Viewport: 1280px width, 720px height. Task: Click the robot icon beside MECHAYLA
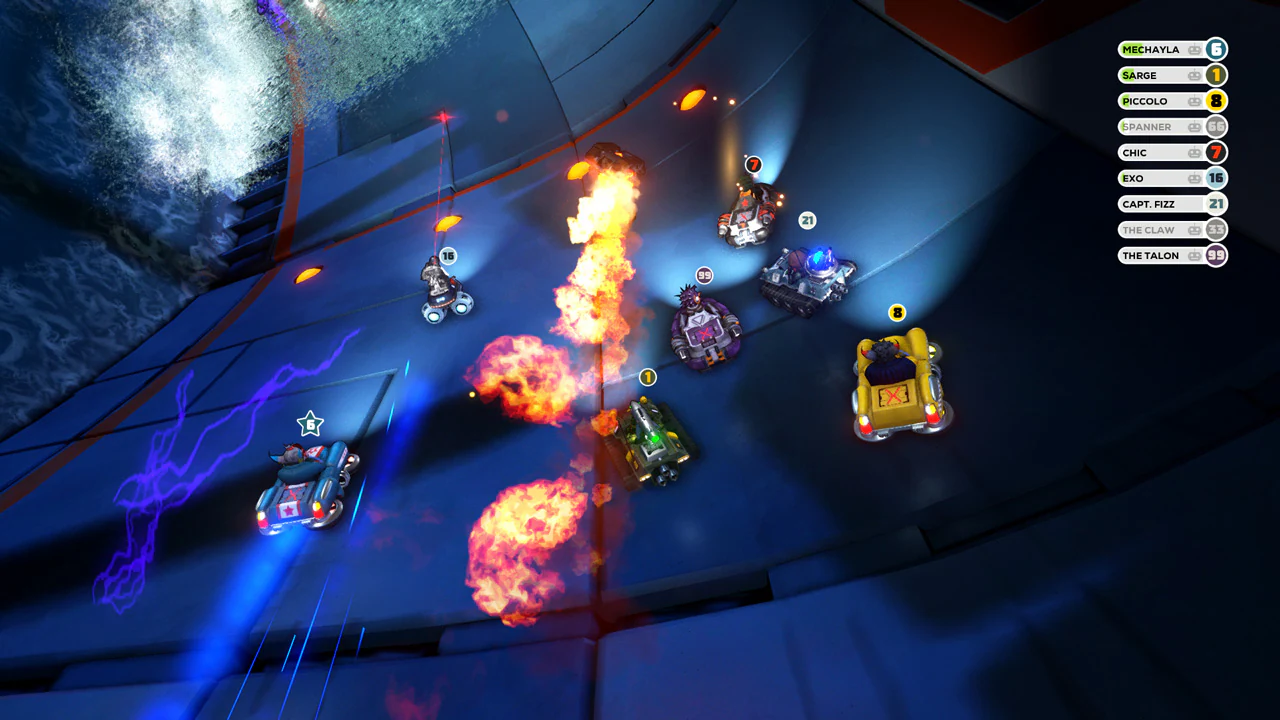(x=1194, y=49)
